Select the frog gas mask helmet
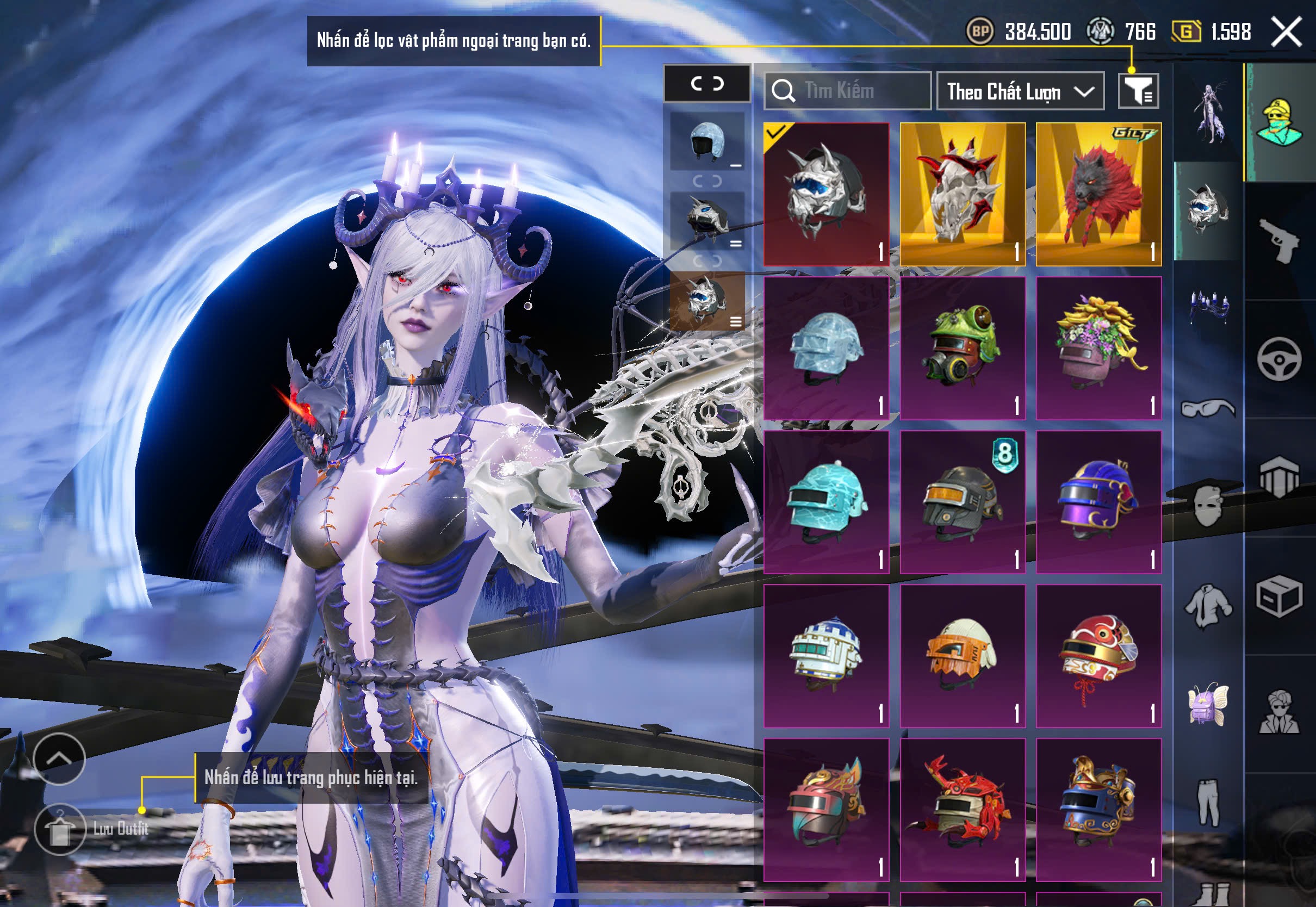Screen dimensions: 1316x907 point(963,348)
